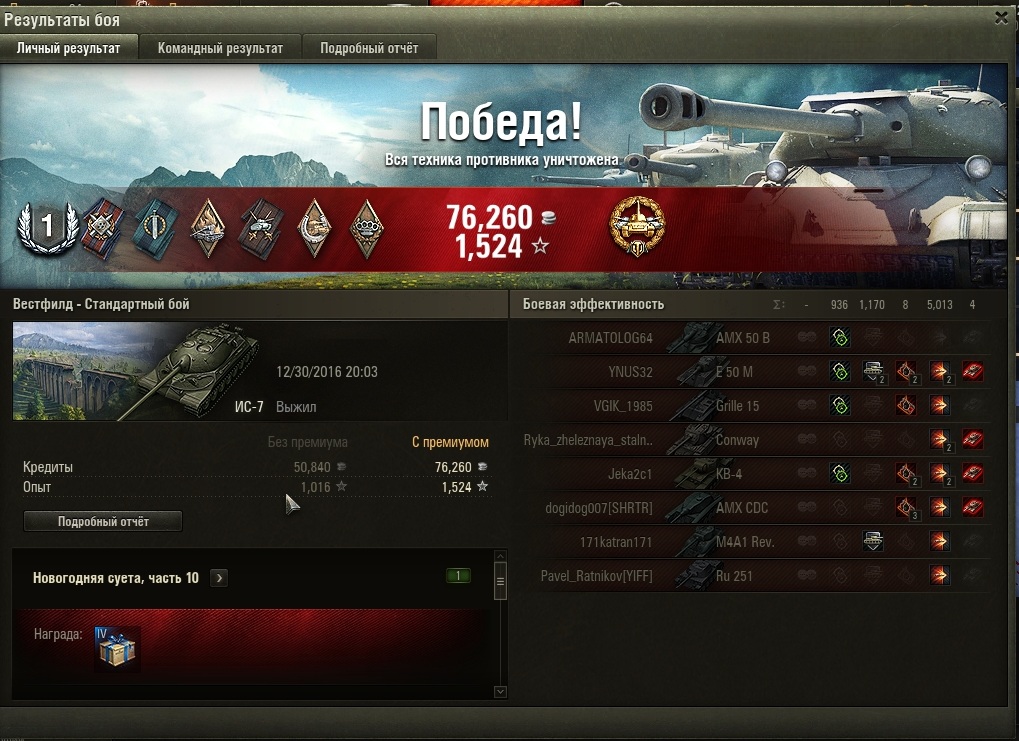Click the mission scrollbar up arrow
Screen dimensions: 1019x741
pos(500,558)
